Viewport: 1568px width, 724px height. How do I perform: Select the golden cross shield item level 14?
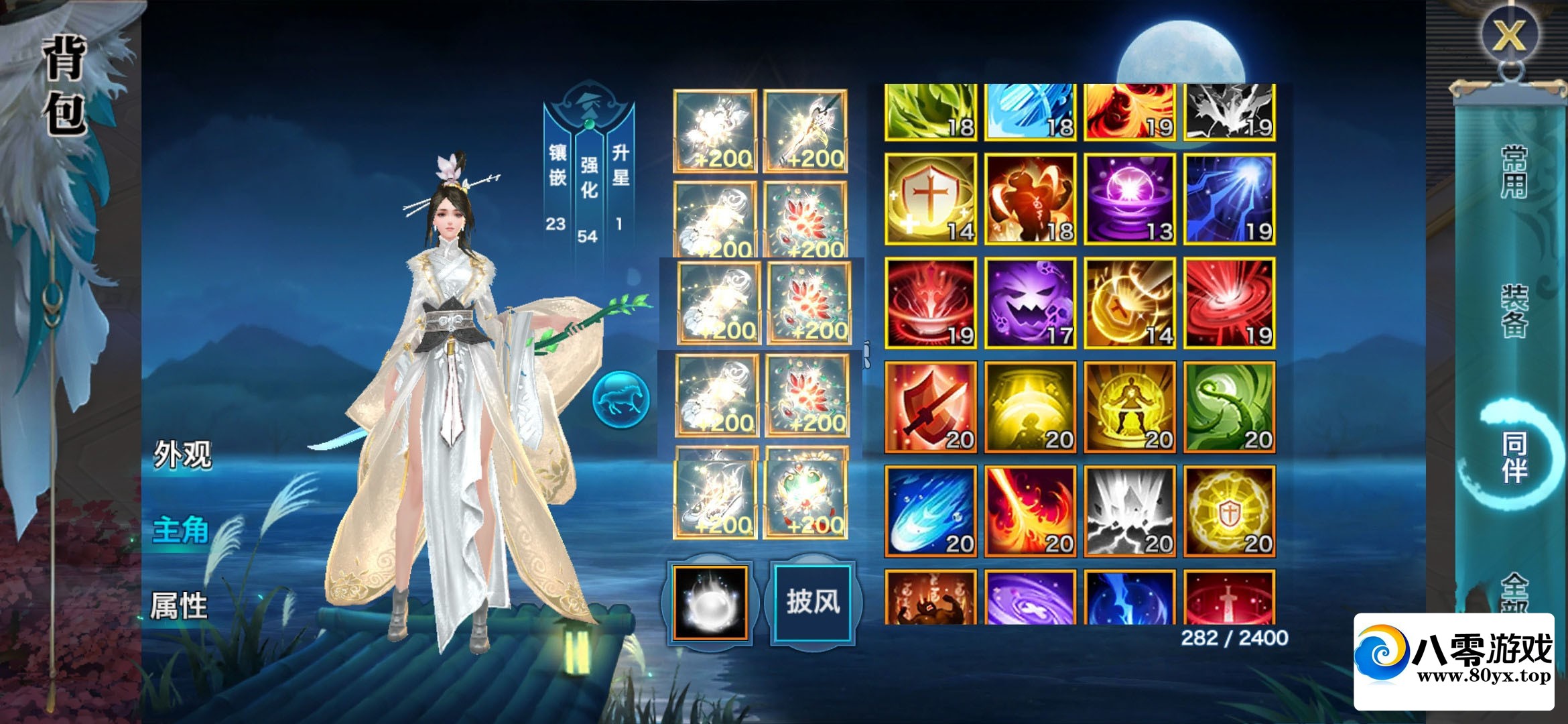(930, 199)
